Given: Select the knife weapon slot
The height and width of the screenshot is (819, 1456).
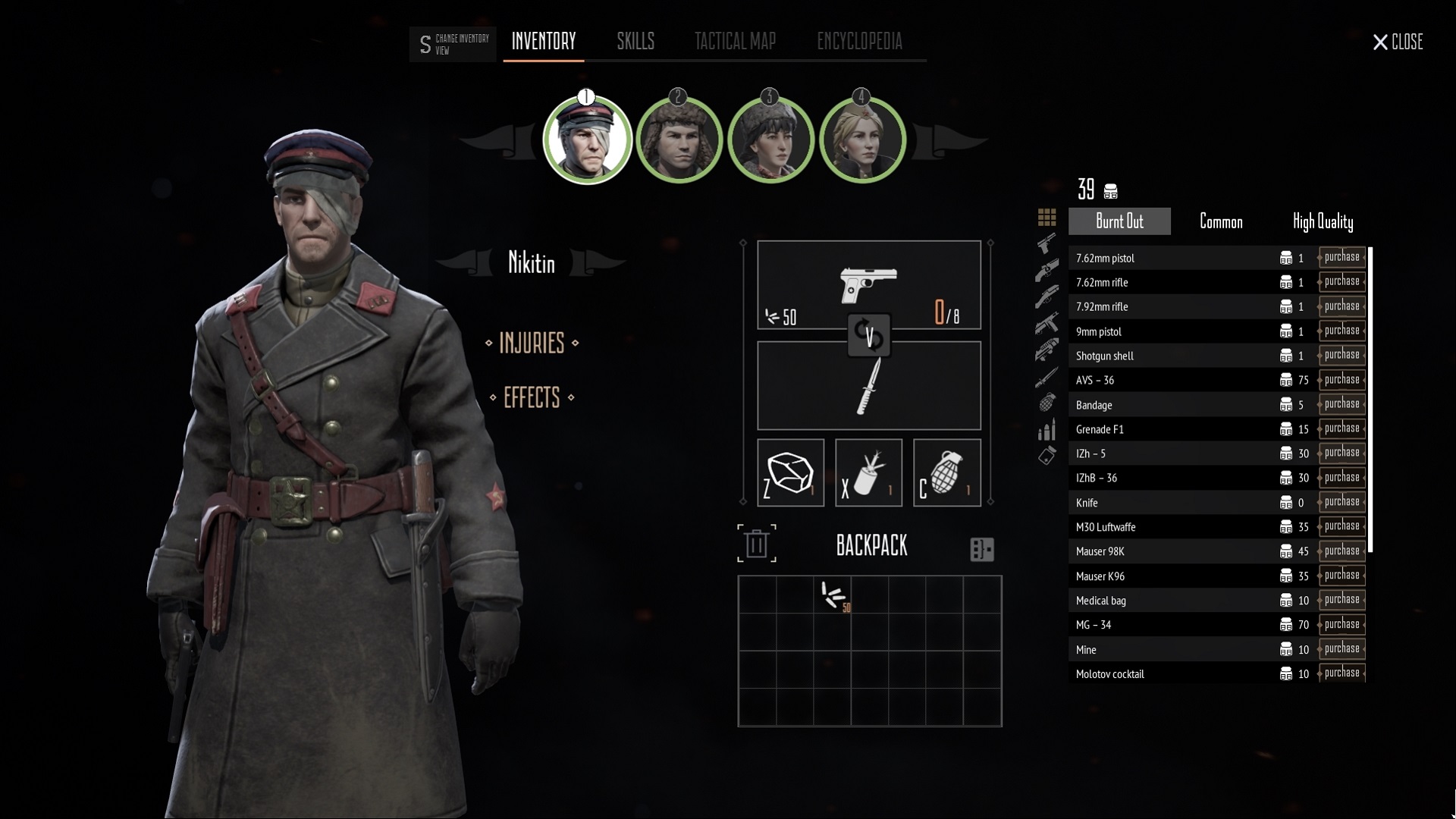Looking at the screenshot, I should (868, 387).
